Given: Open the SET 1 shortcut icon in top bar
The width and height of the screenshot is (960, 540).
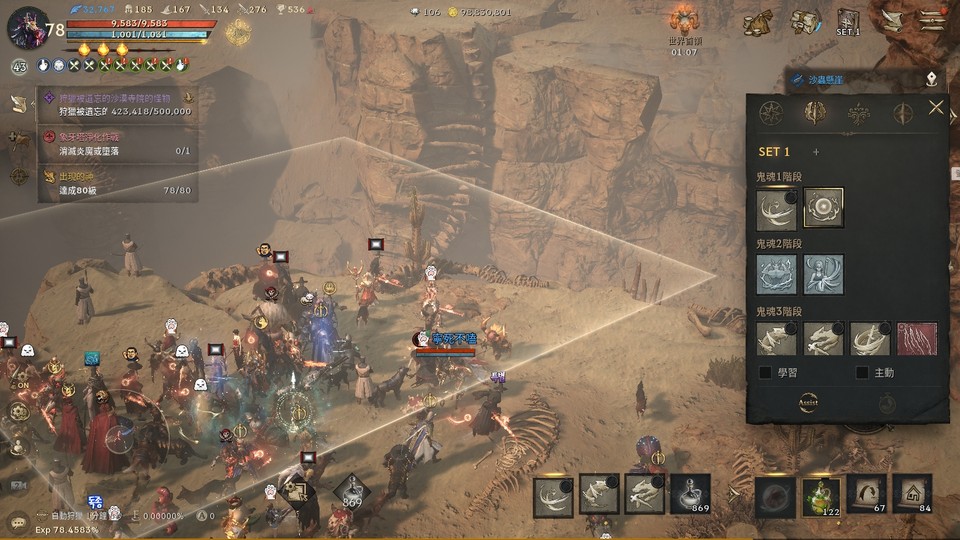Looking at the screenshot, I should tap(848, 22).
